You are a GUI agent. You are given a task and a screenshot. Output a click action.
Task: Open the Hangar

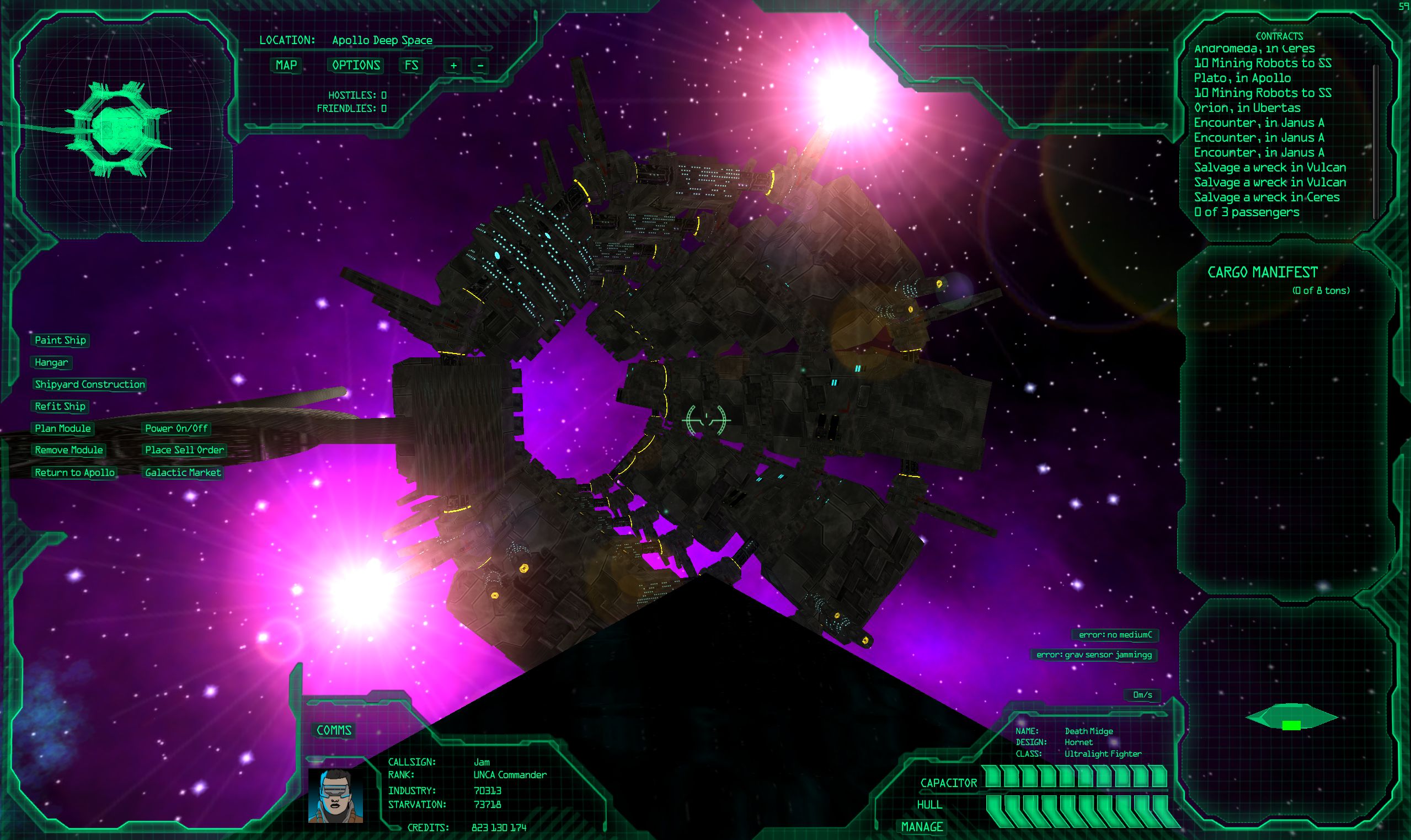(x=51, y=362)
